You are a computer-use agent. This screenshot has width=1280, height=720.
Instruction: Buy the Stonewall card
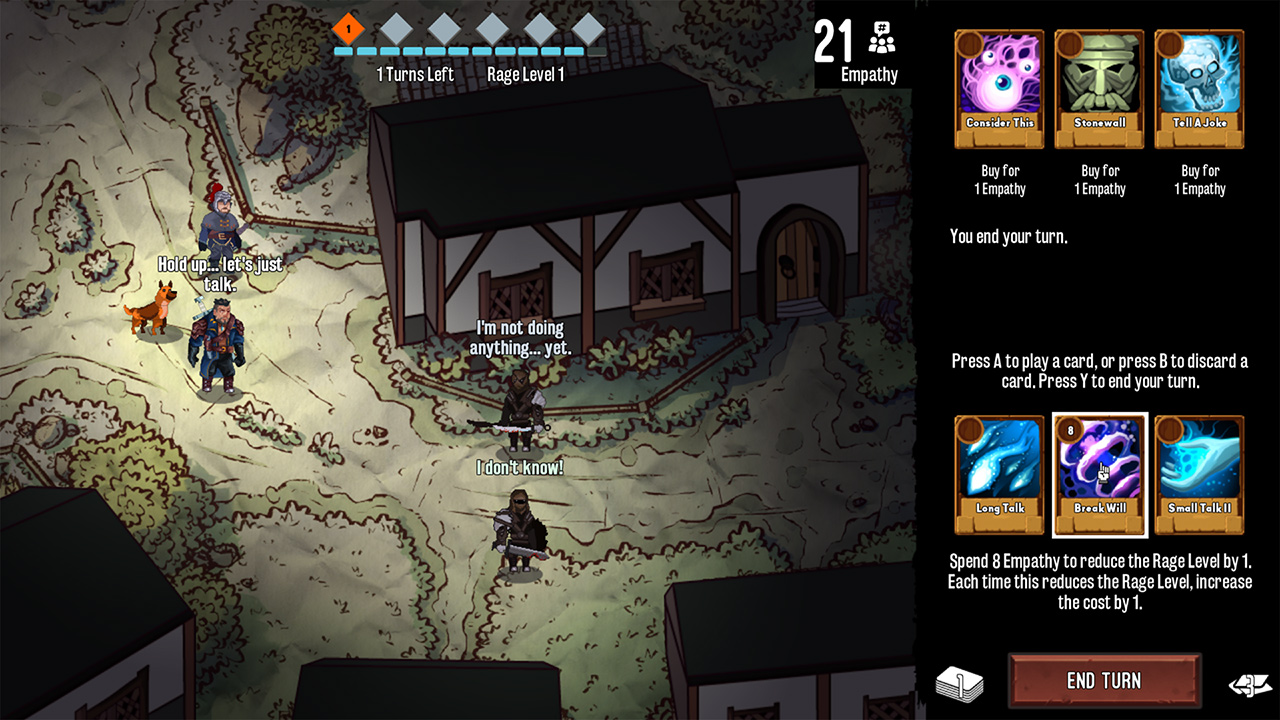tap(1098, 88)
